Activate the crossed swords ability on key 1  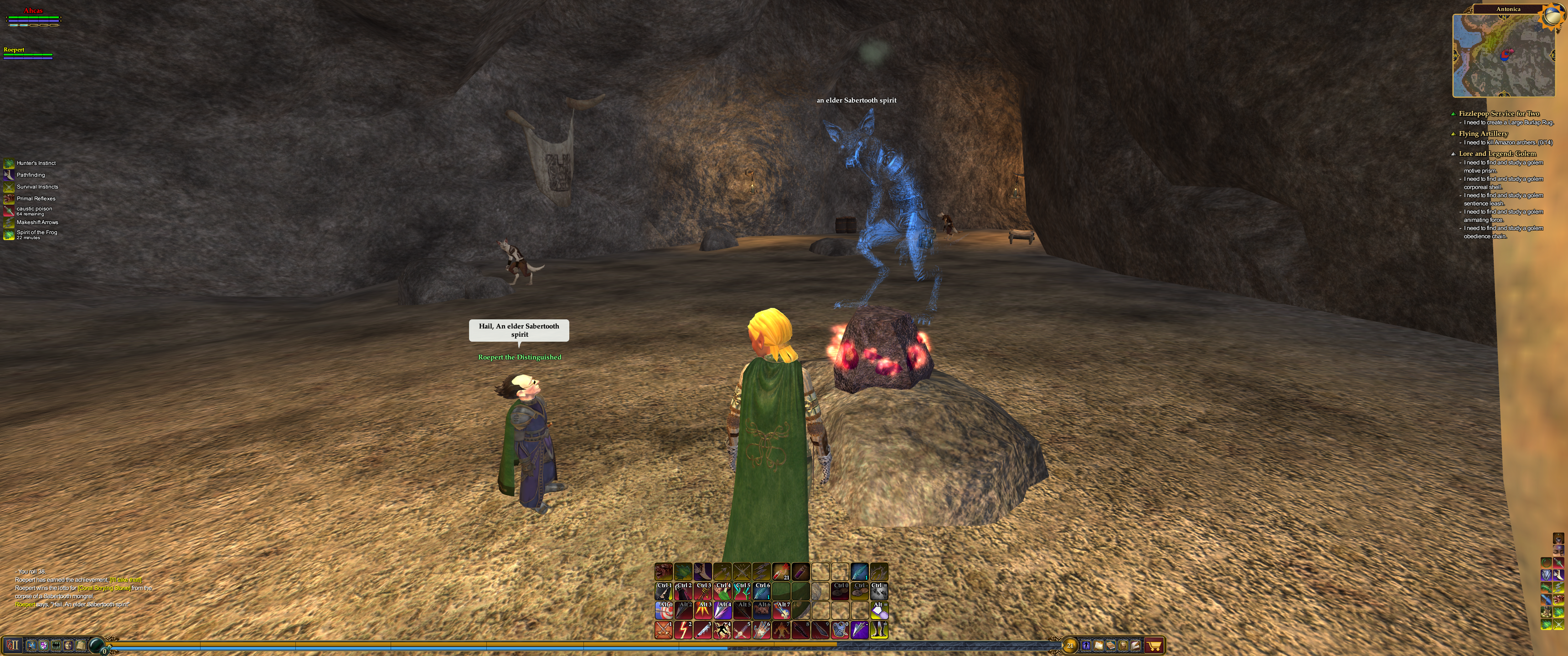pyautogui.click(x=664, y=630)
